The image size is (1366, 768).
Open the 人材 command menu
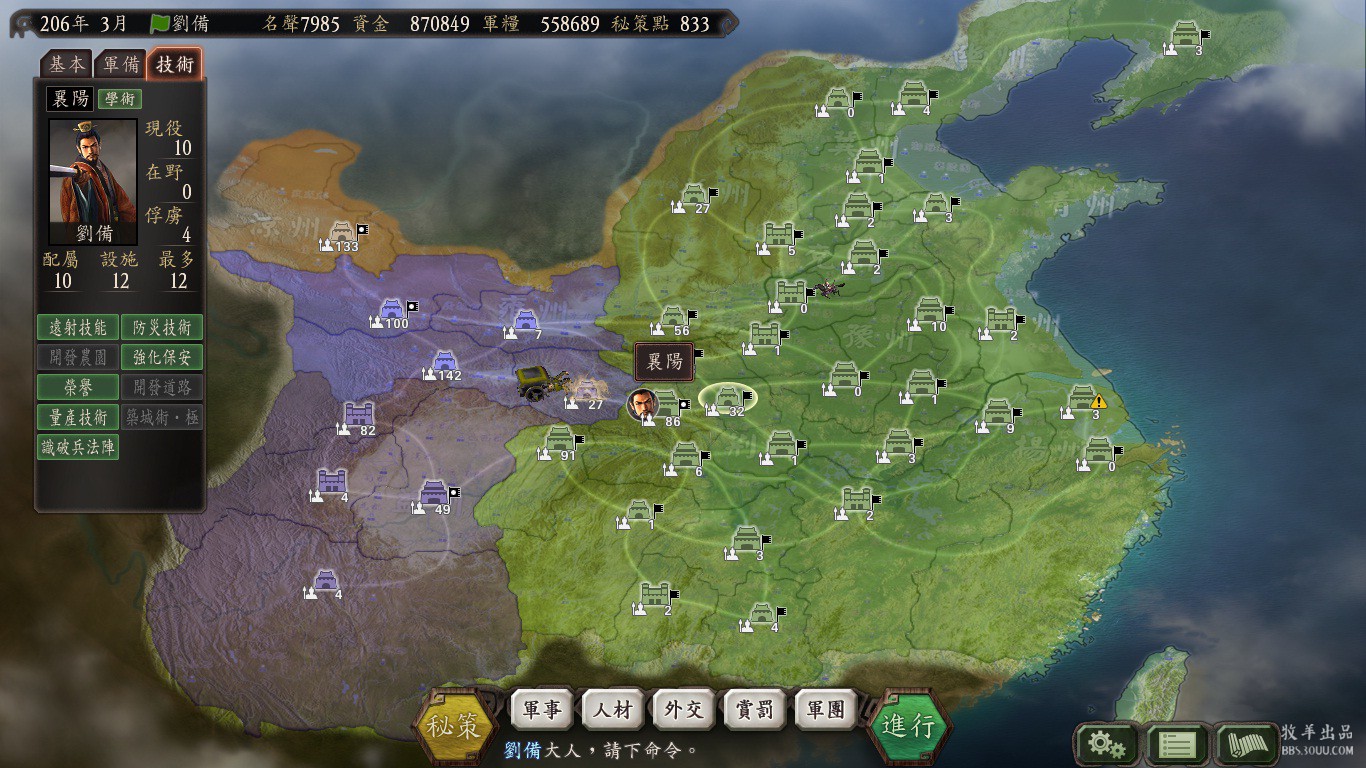point(612,710)
